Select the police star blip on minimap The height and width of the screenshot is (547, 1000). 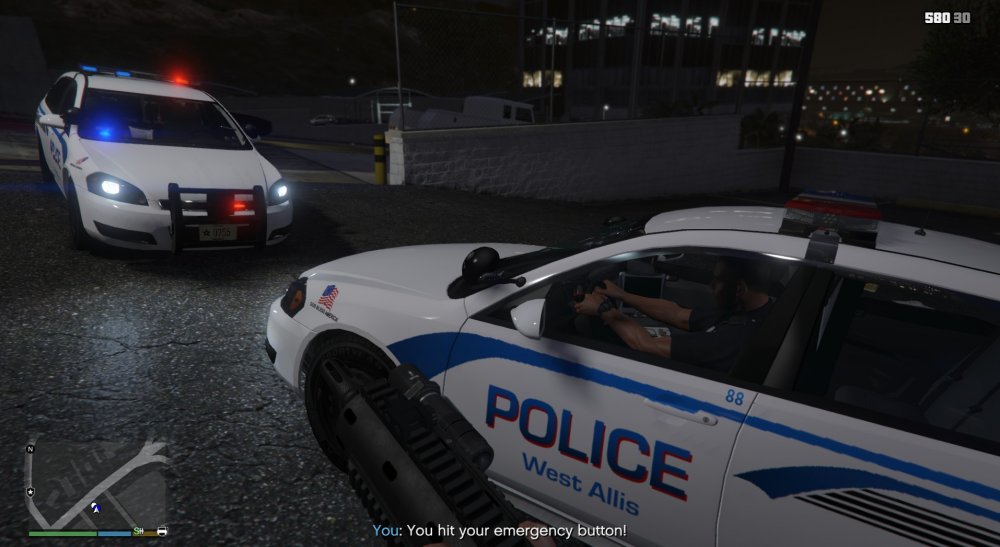pos(31,492)
